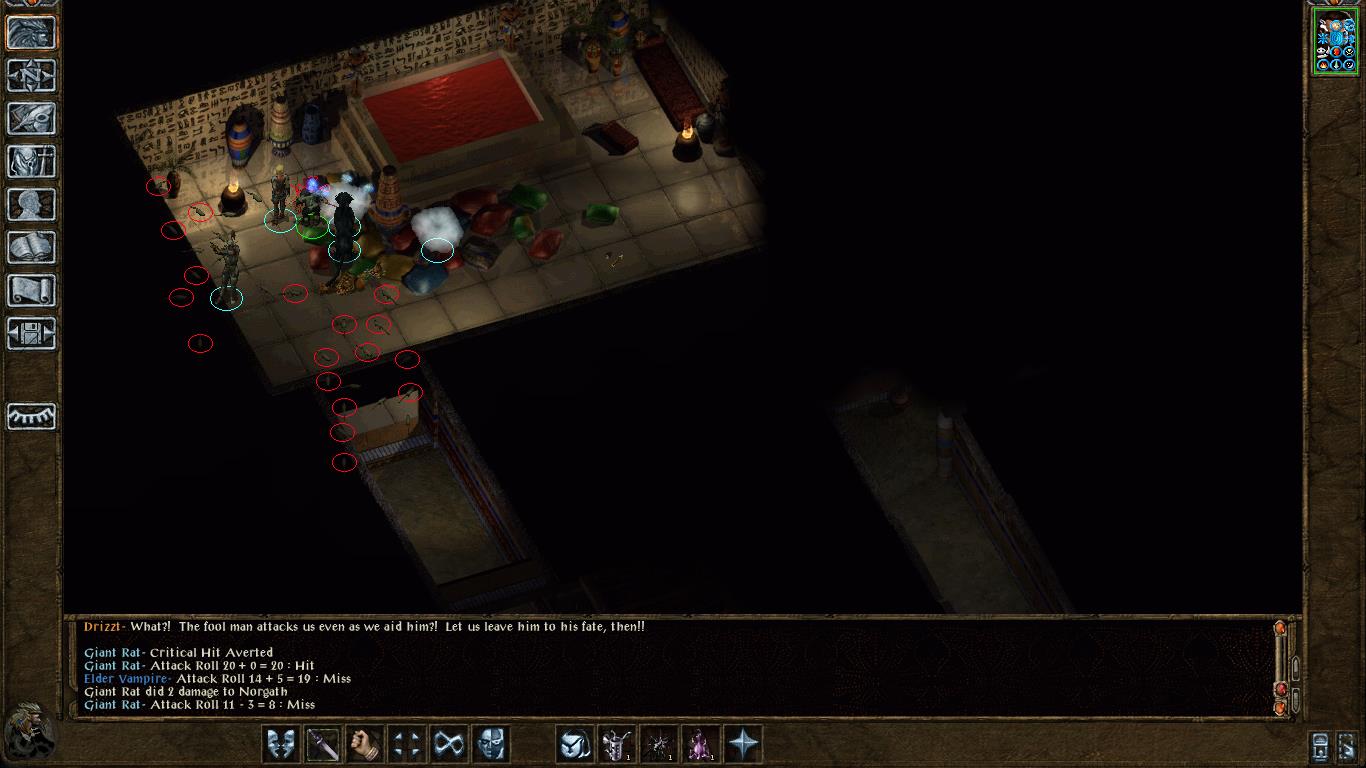Open the priest scroll screen
This screenshot has height=768, width=1366.
pos(32,291)
